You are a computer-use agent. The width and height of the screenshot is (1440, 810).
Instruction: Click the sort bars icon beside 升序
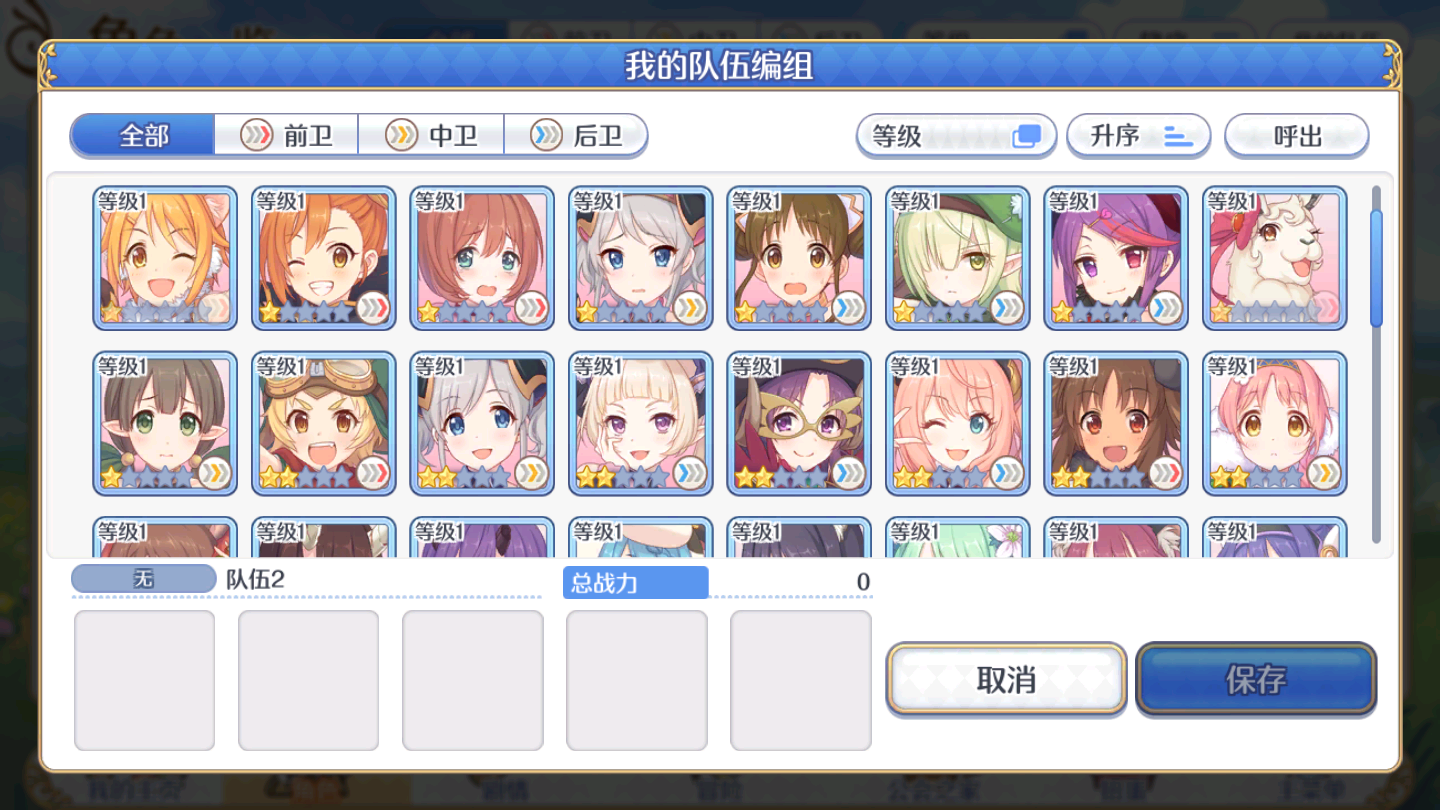(1176, 136)
